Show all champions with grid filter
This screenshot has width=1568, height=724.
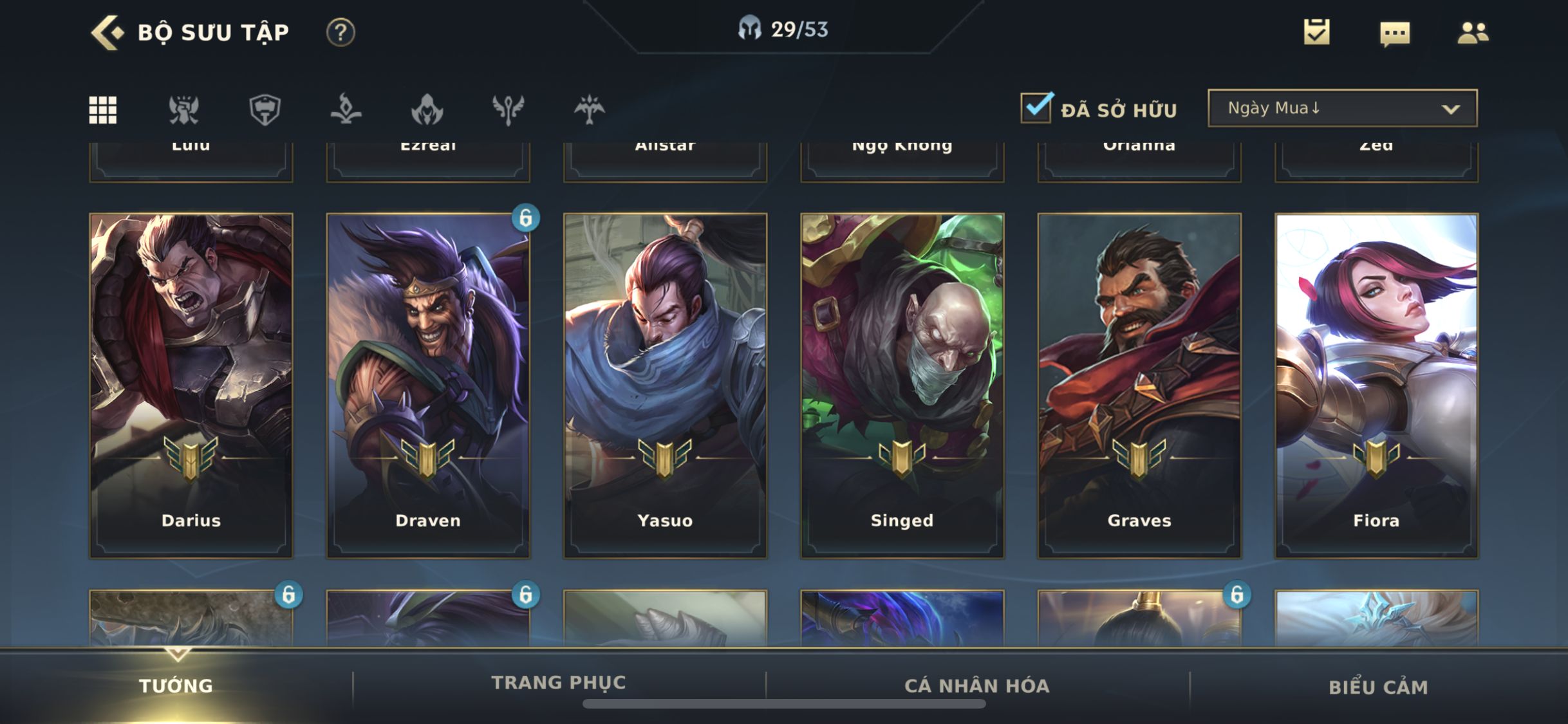click(103, 109)
